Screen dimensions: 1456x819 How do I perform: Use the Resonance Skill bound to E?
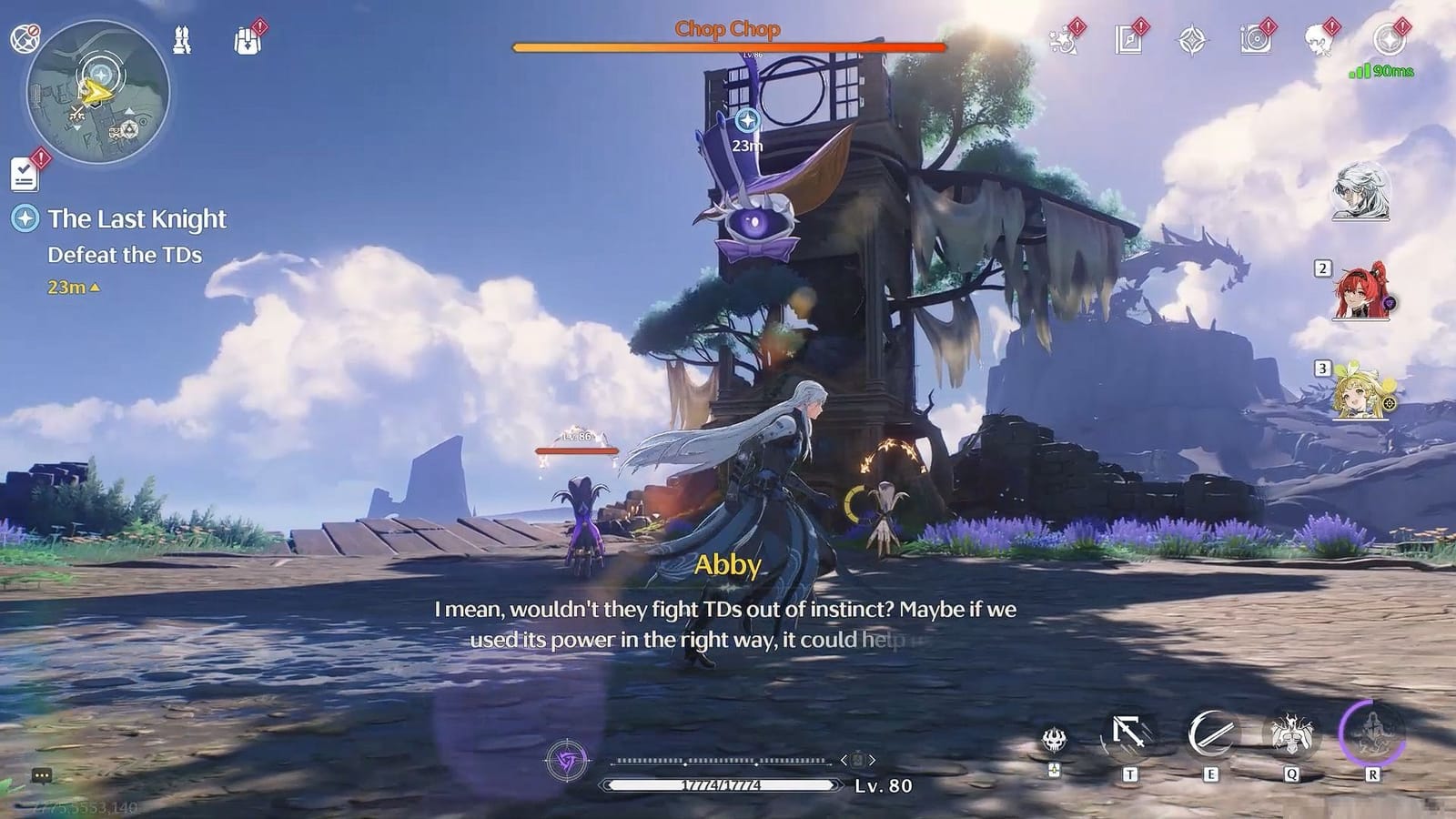(1210, 733)
